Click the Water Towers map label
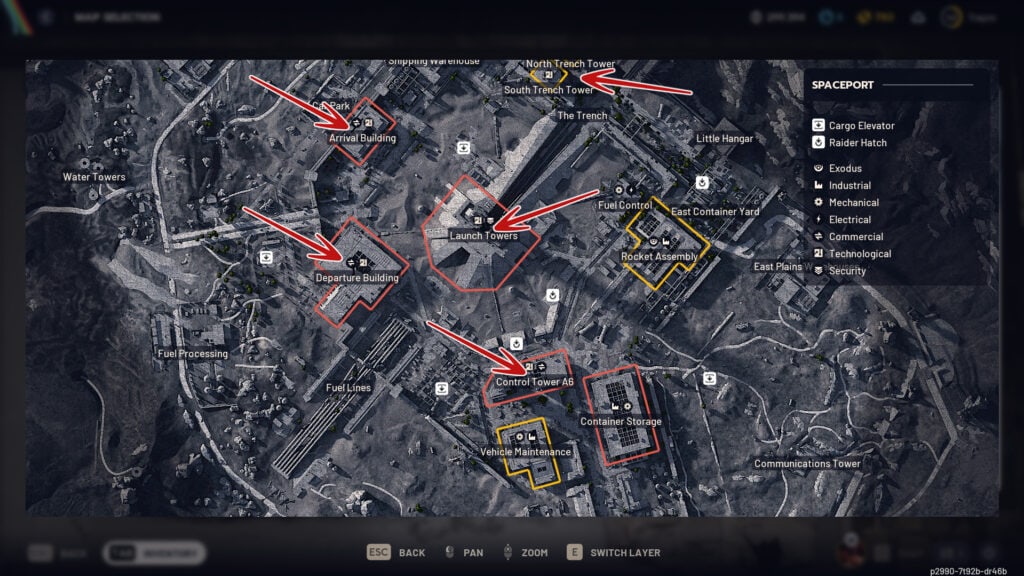Image resolution: width=1024 pixels, height=576 pixels. (94, 177)
